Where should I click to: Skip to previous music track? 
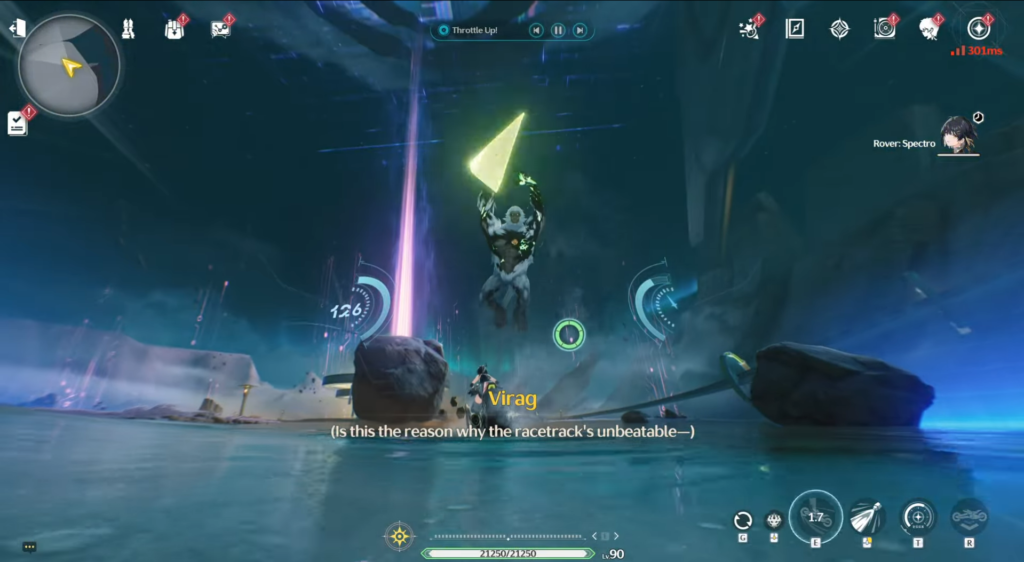(x=537, y=31)
